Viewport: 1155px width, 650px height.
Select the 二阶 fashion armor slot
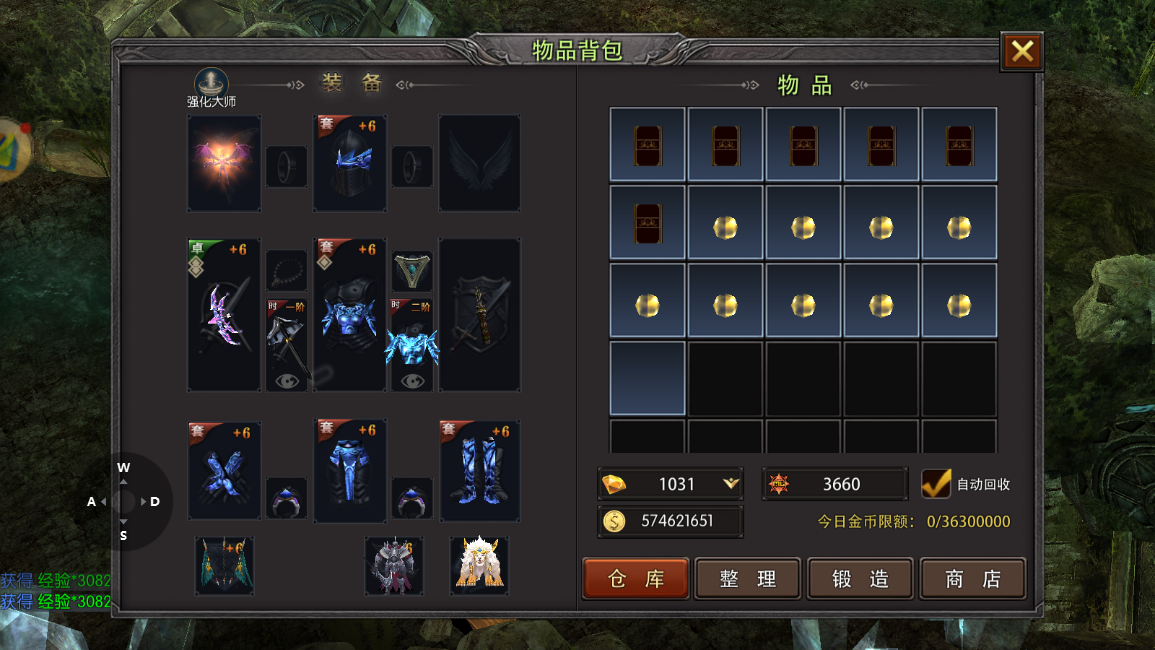click(411, 344)
